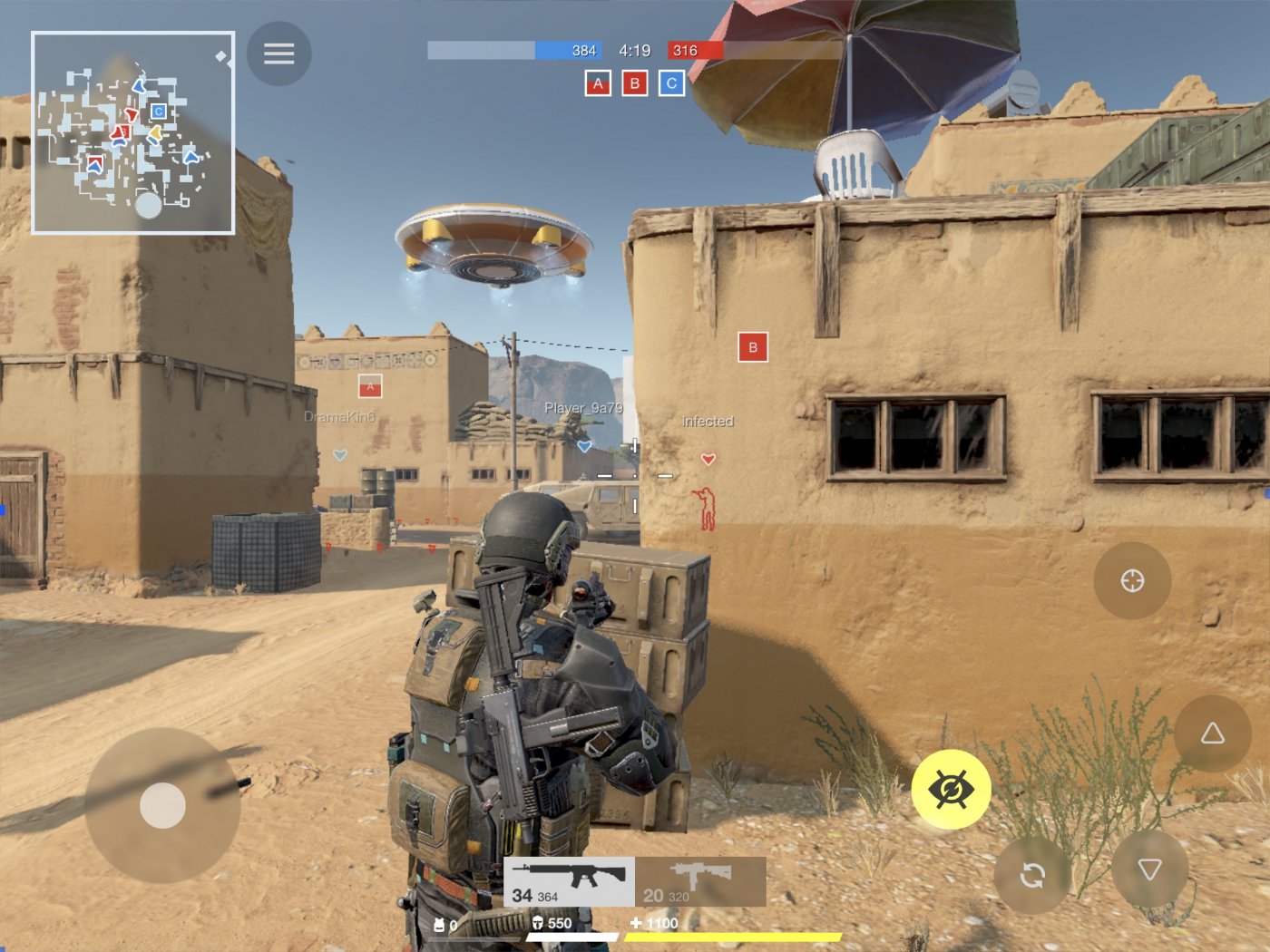Open the hamburger menu
This screenshot has height=952, width=1270.
click(x=278, y=53)
